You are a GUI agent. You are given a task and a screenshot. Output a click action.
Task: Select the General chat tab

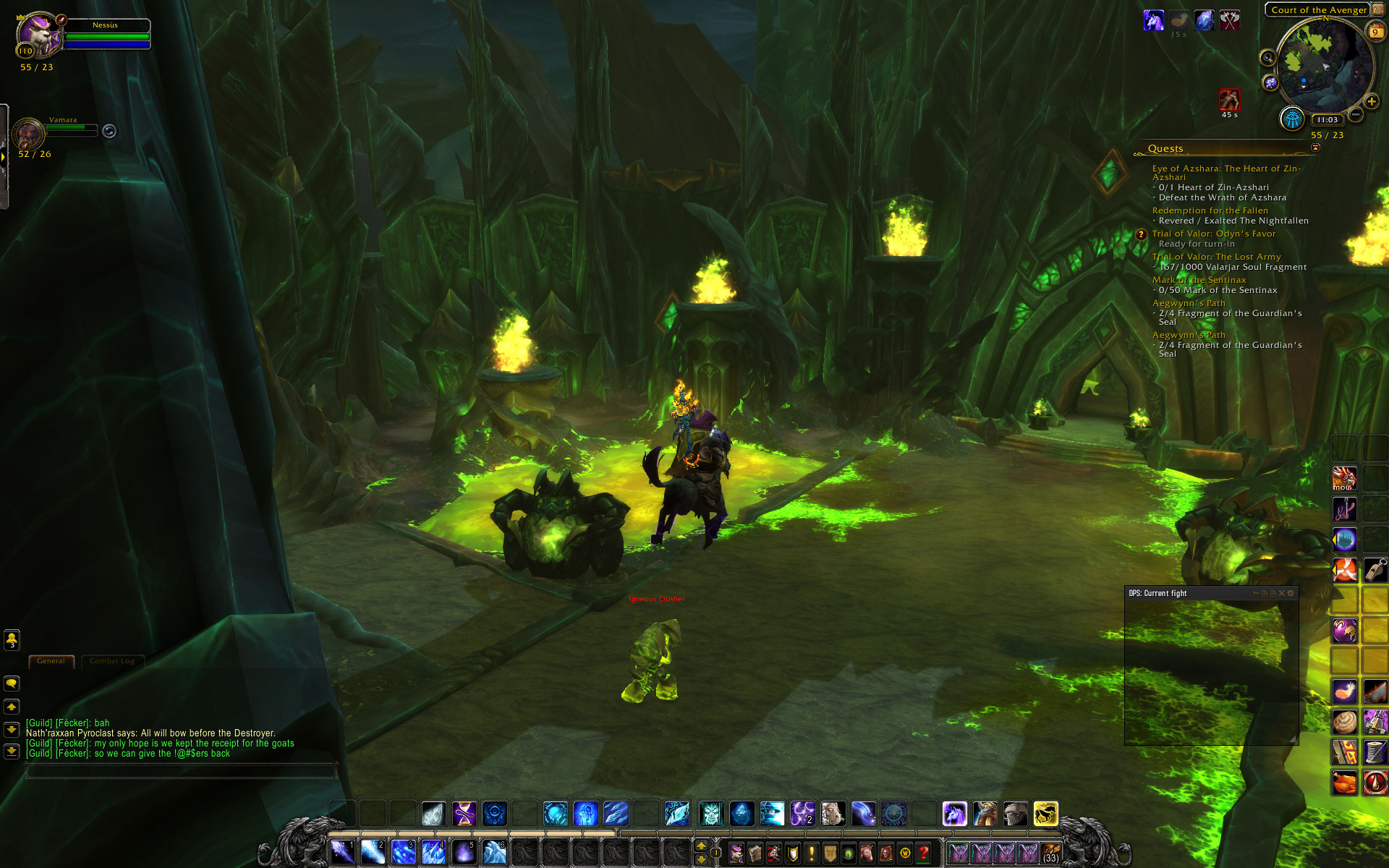[51, 661]
